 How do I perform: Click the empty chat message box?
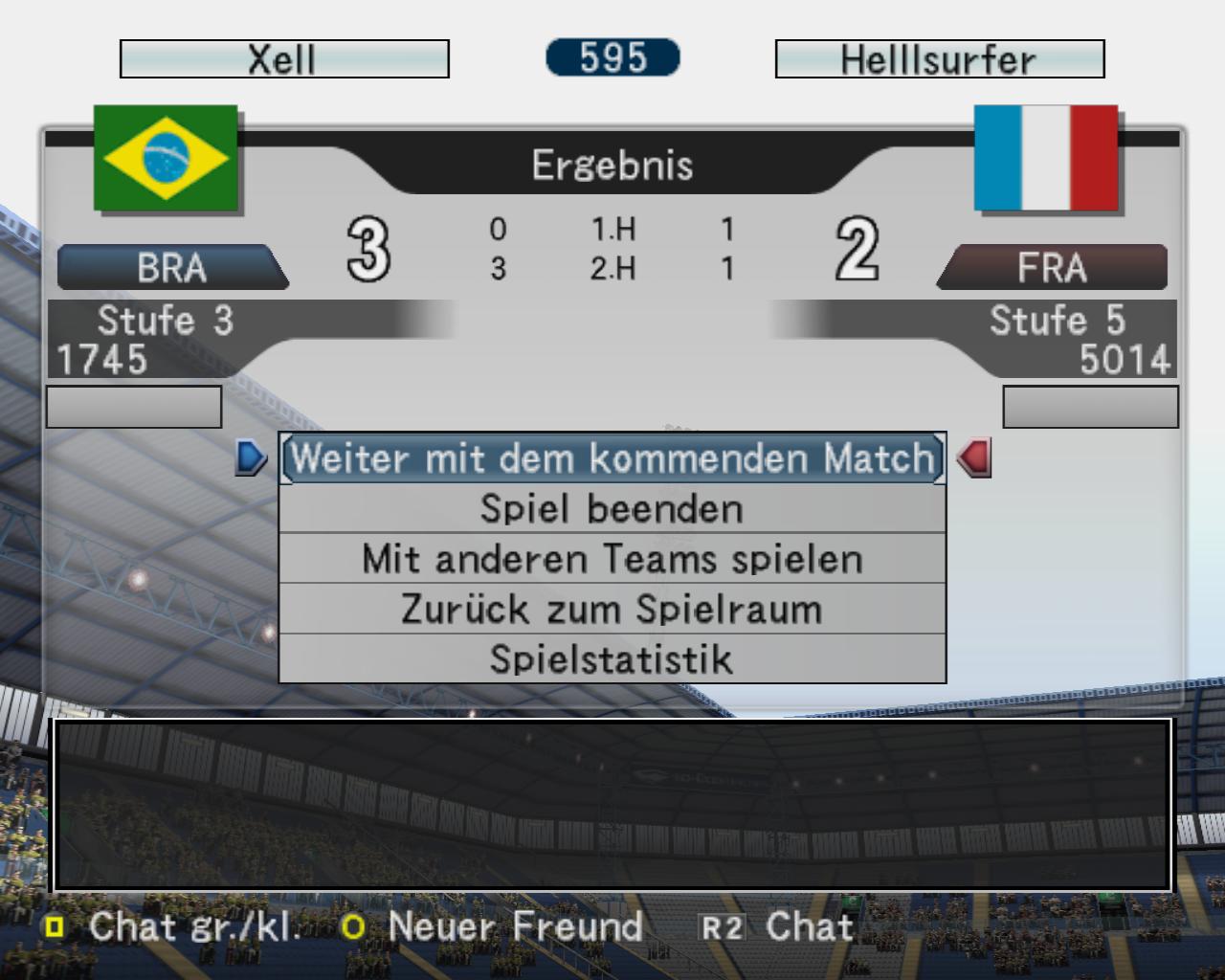612,804
